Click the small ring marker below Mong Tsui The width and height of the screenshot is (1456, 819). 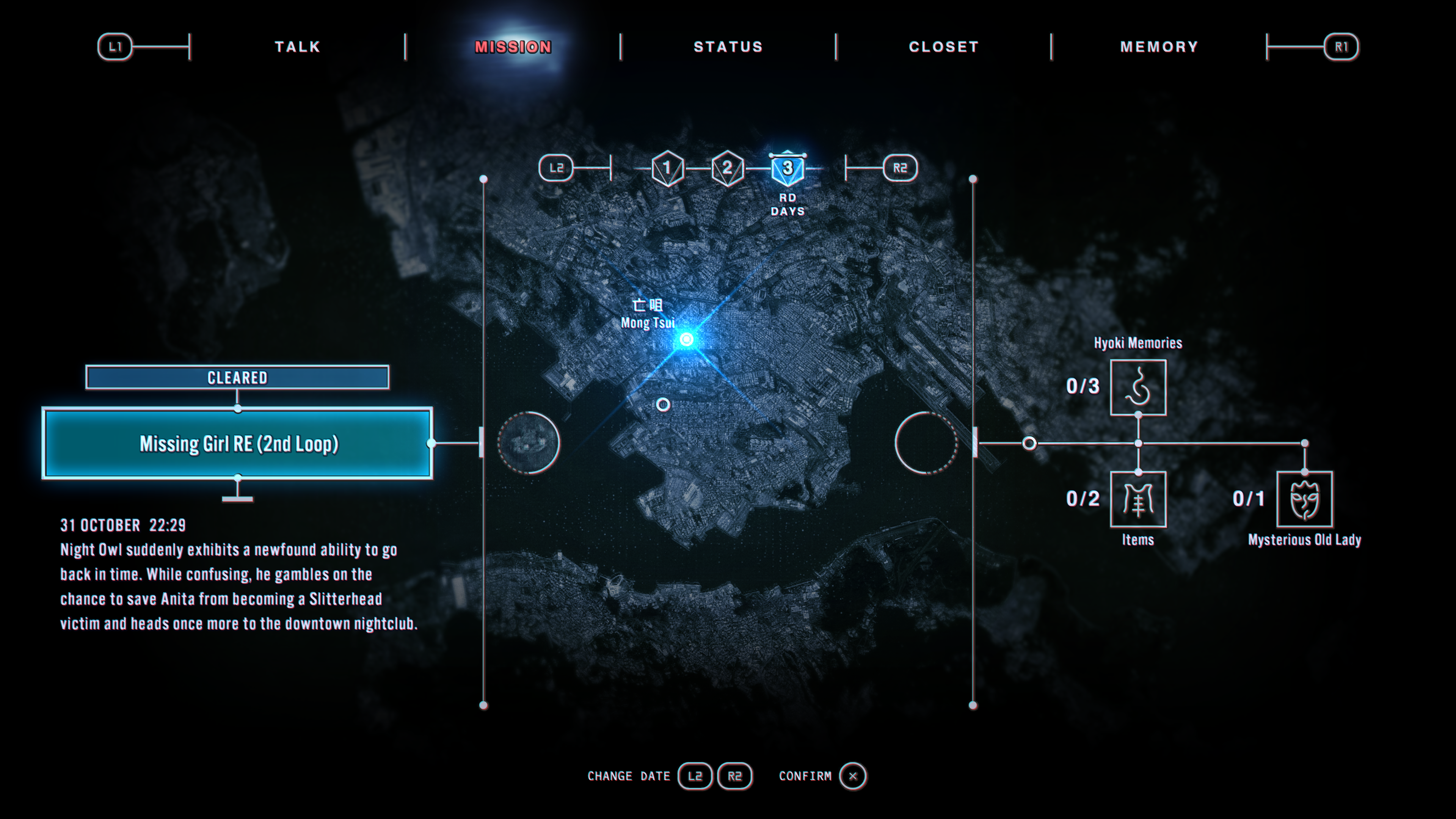663,405
